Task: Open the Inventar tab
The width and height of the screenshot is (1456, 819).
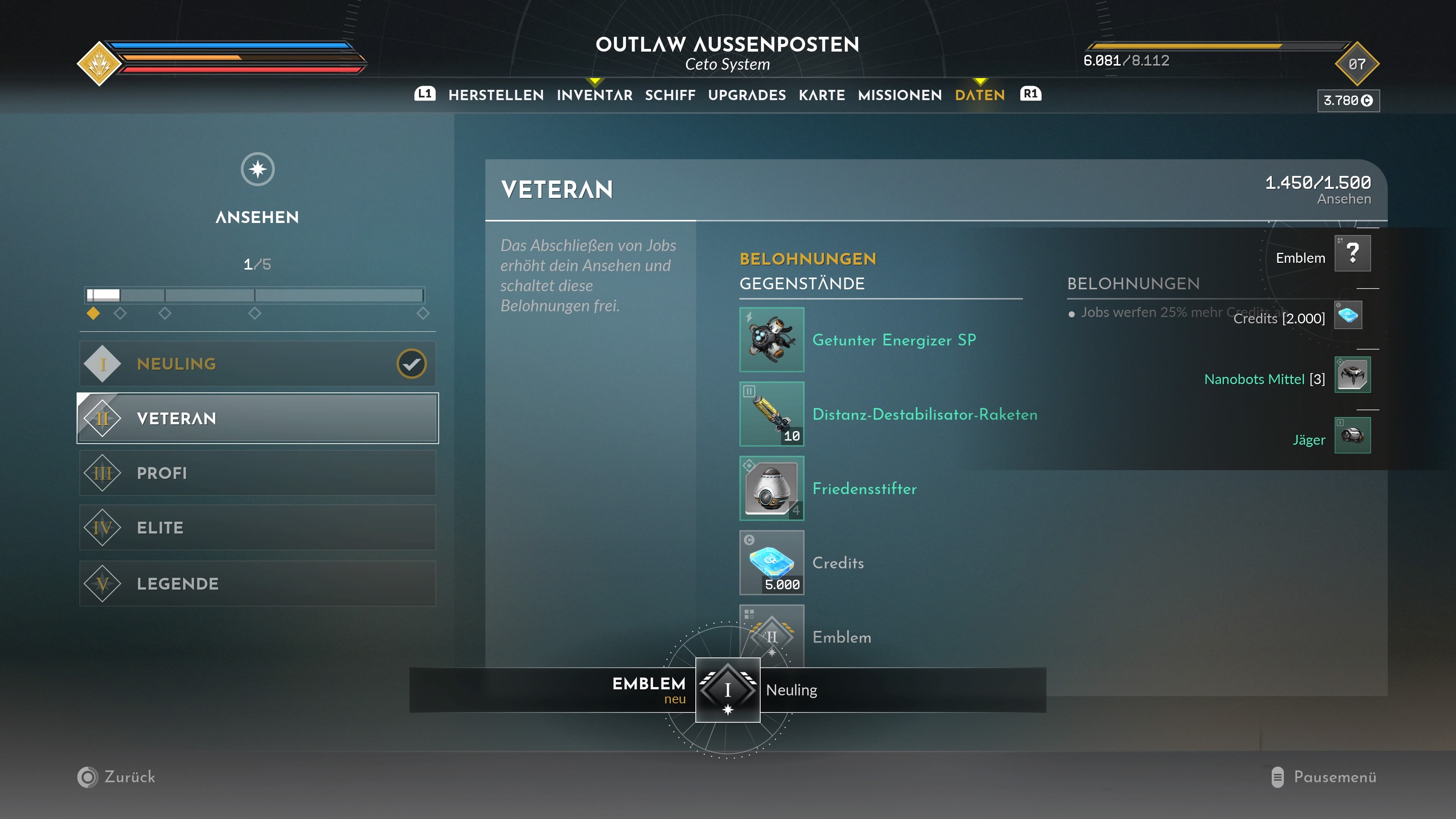Action: (x=594, y=95)
